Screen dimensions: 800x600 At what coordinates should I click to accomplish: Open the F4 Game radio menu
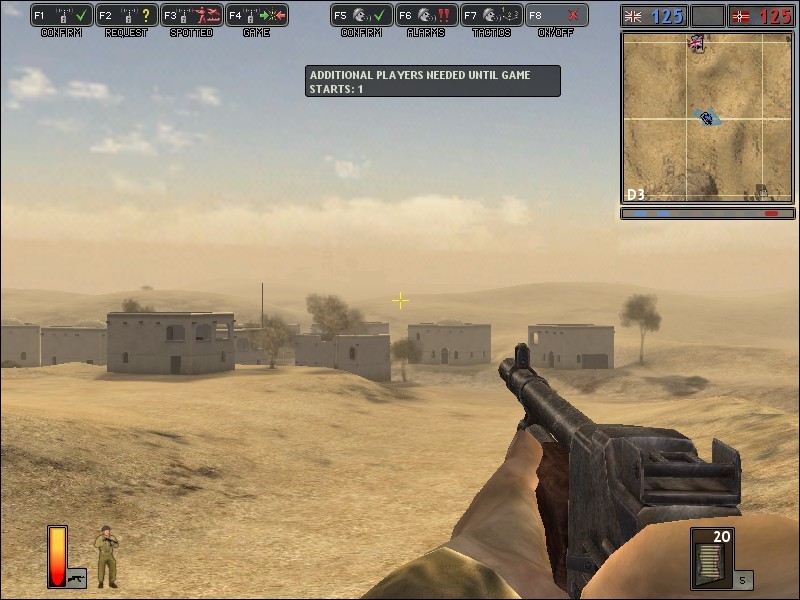(x=256, y=16)
